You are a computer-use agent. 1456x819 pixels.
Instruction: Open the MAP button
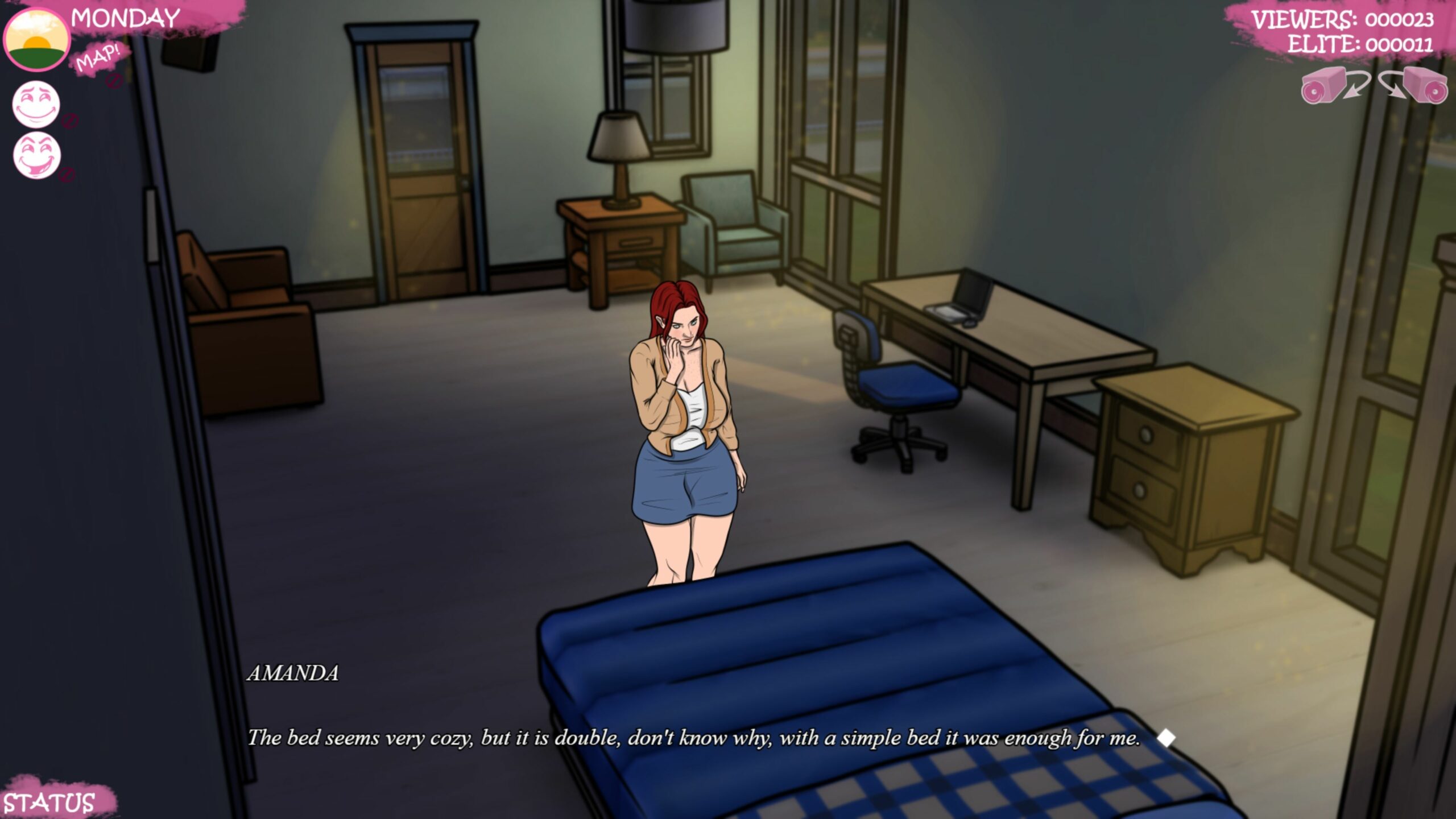tap(99, 59)
